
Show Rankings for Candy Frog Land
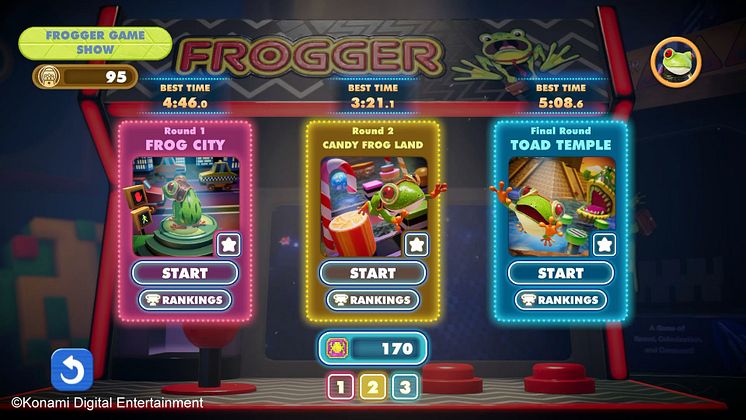pos(372,300)
